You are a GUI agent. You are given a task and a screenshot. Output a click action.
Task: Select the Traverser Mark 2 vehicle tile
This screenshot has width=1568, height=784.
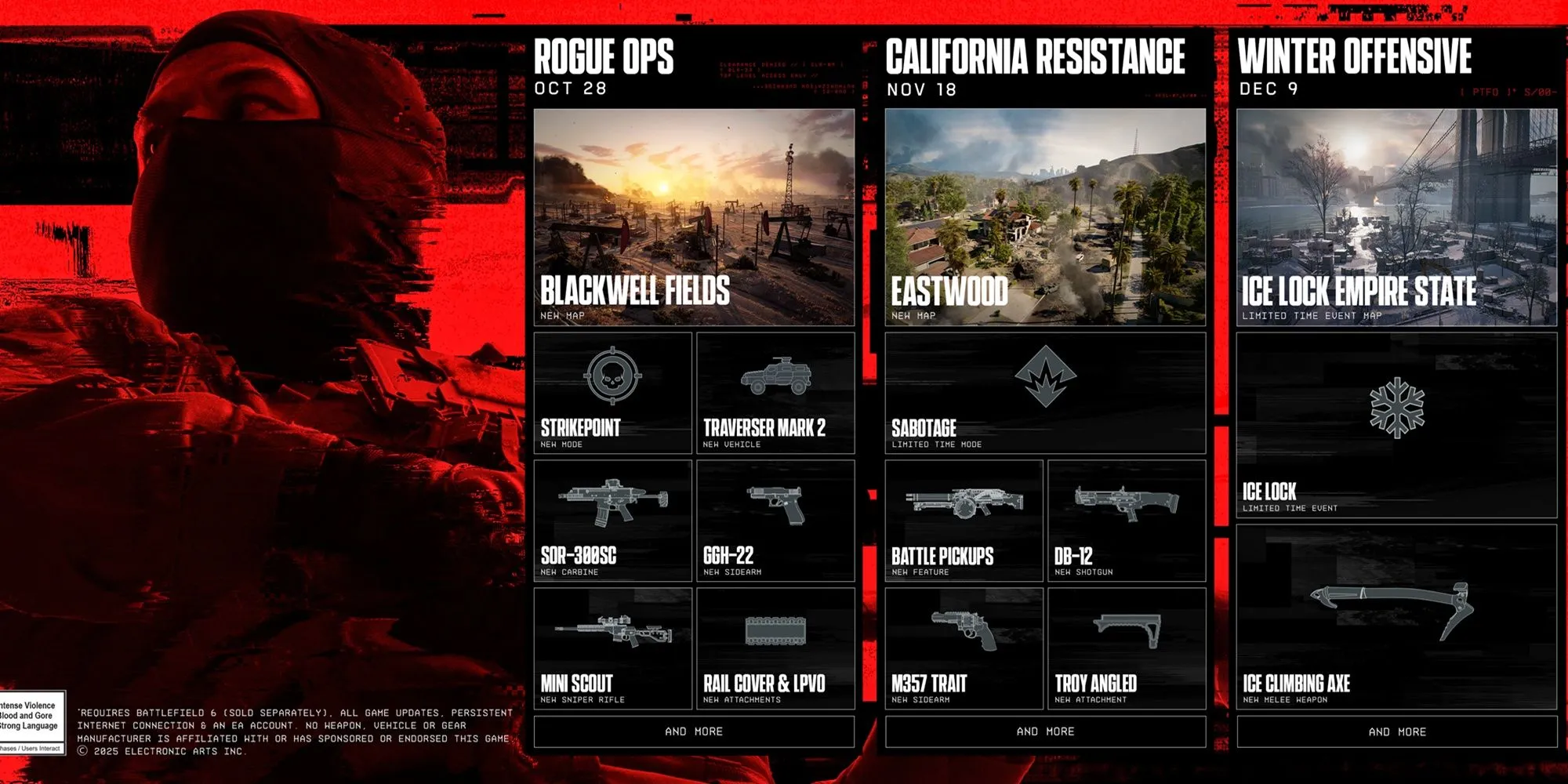(x=775, y=393)
